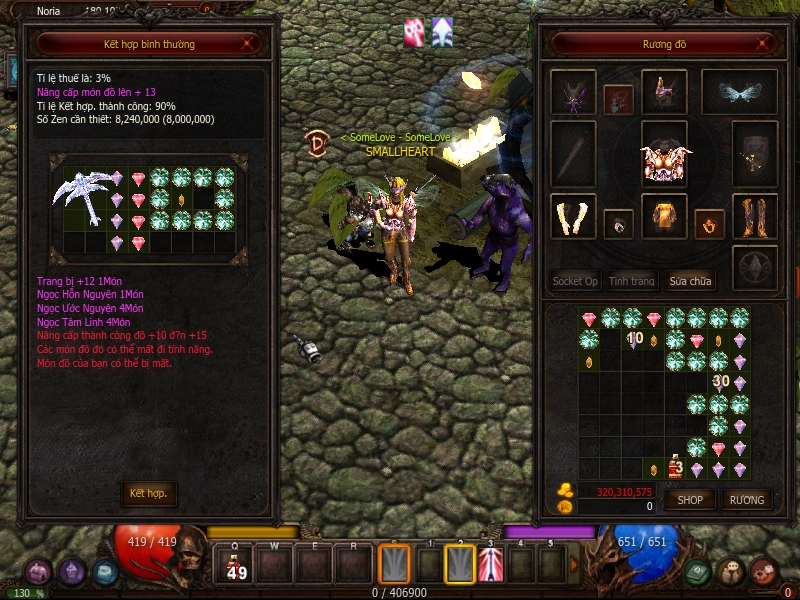Select the Socket Op button
The width and height of the screenshot is (800, 600).
pyautogui.click(x=575, y=281)
